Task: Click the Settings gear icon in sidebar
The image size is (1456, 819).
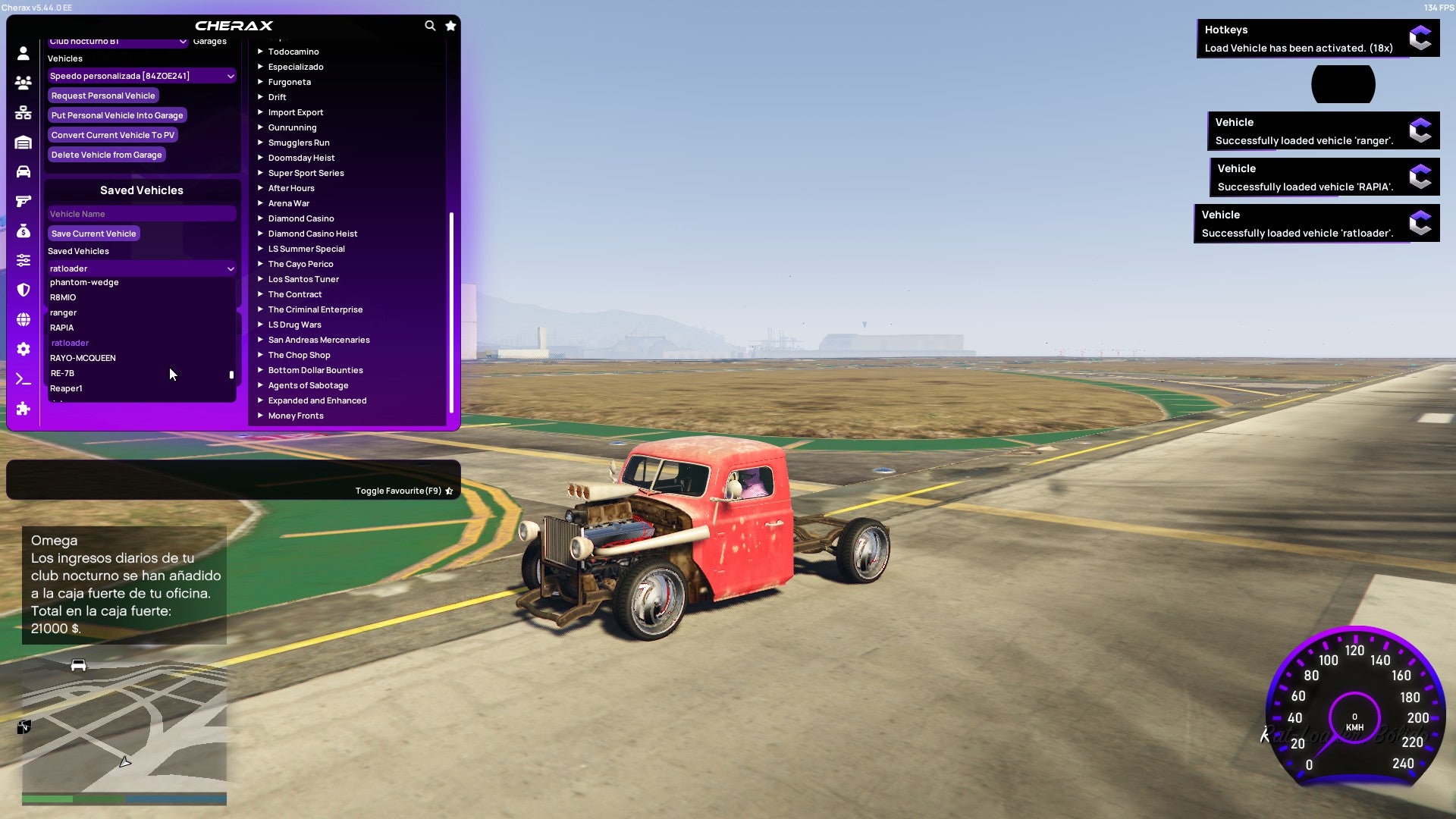Action: [23, 349]
